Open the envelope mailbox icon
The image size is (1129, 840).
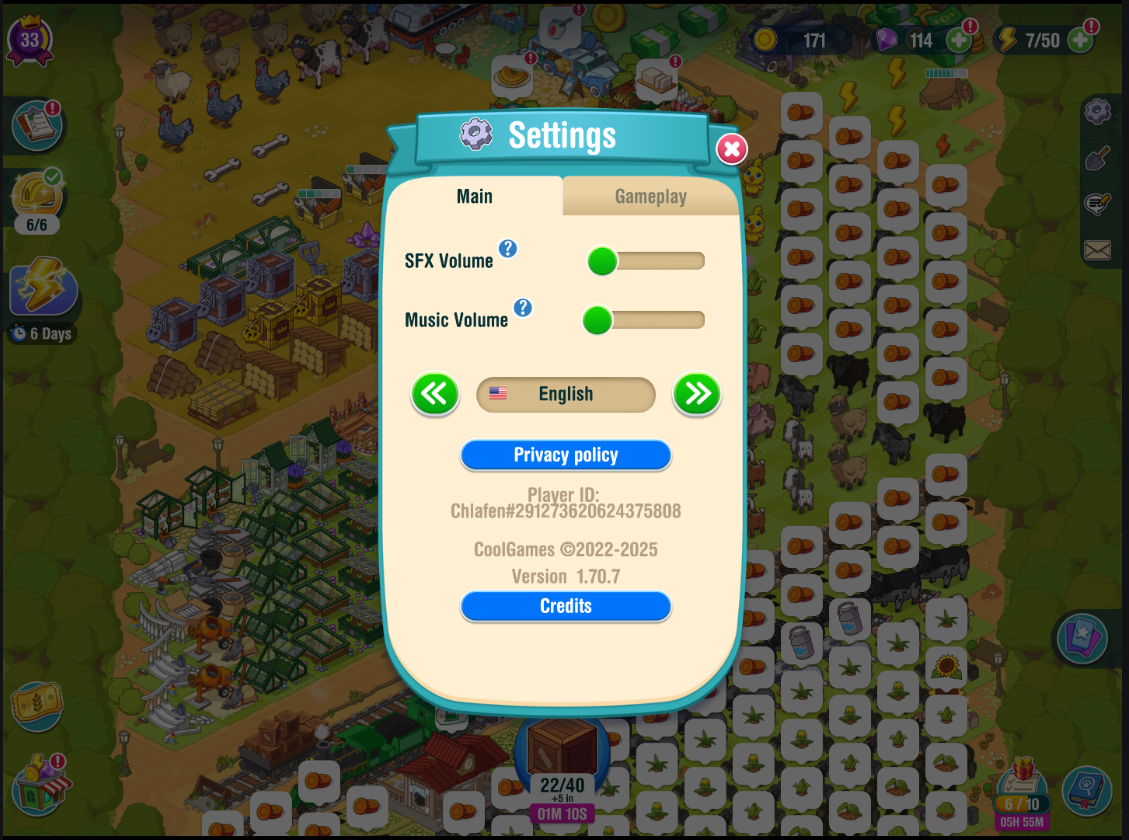tap(1097, 250)
